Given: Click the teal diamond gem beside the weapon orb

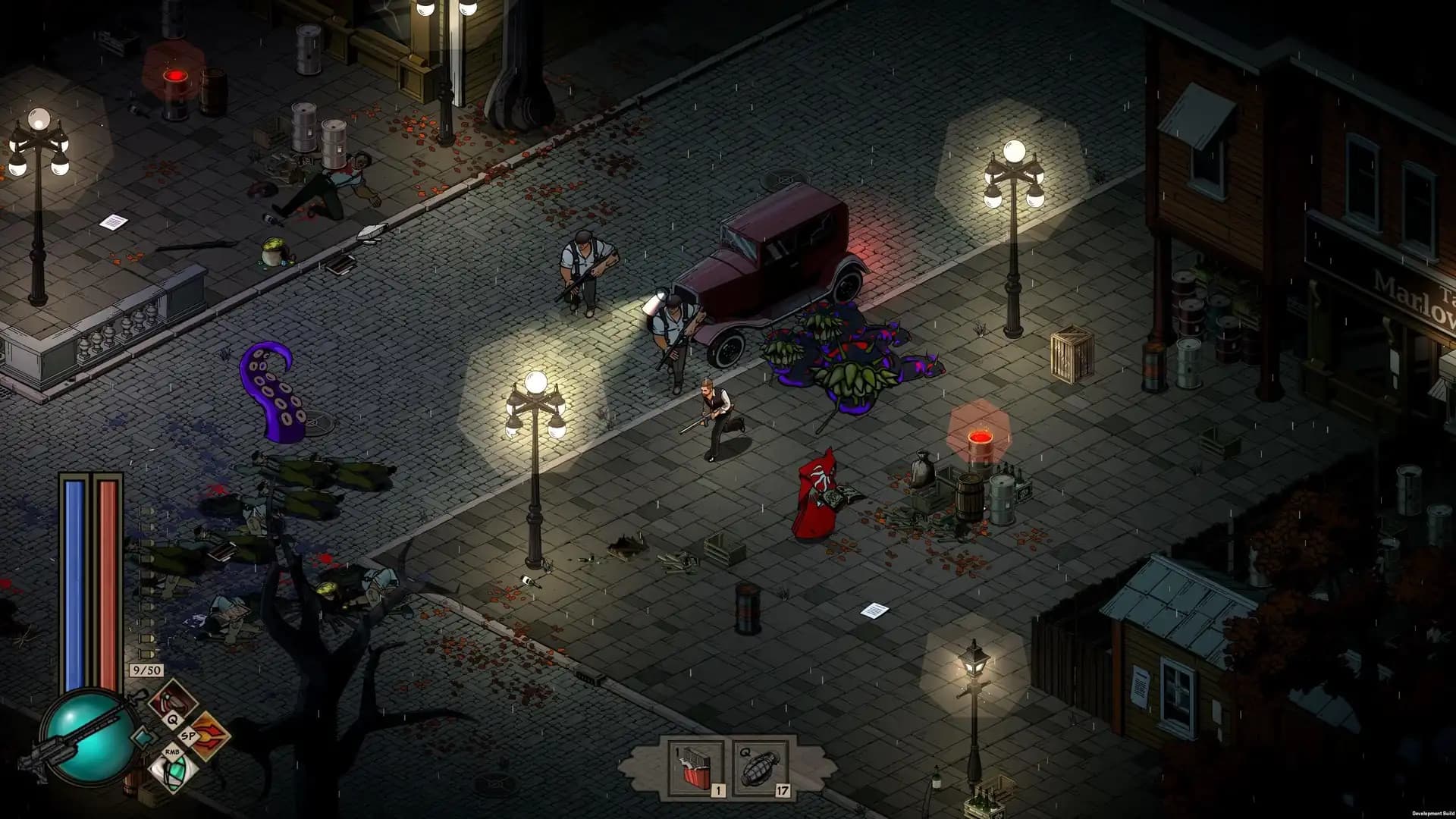Looking at the screenshot, I should coord(143,738).
